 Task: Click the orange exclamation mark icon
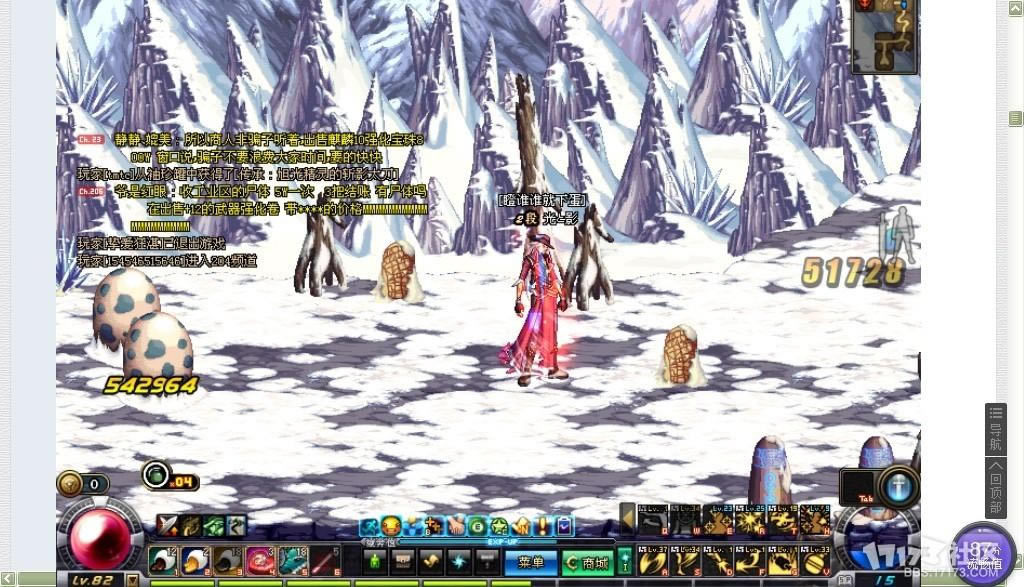[x=542, y=526]
